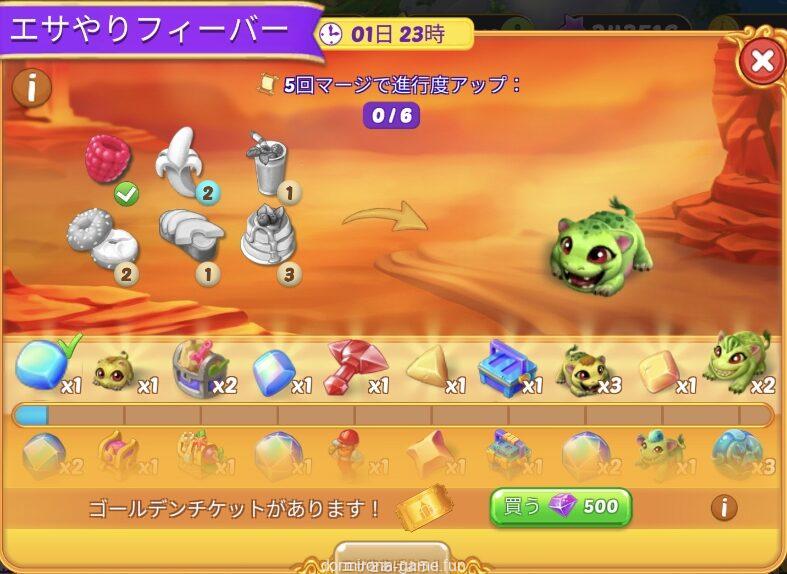Close the feeding fever event window
Image resolution: width=787 pixels, height=574 pixels.
click(x=762, y=60)
